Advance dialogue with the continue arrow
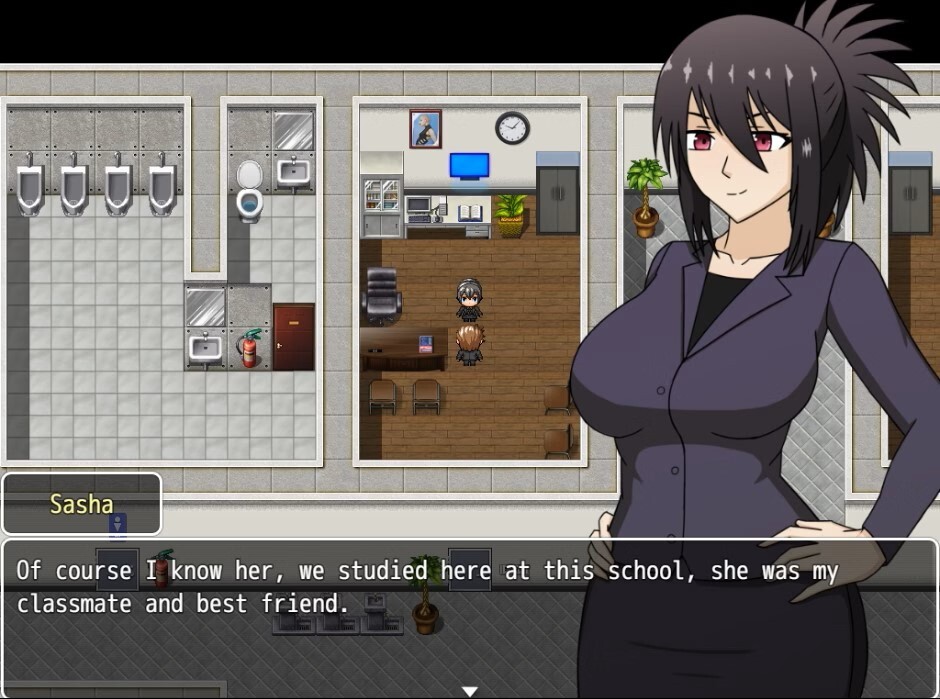Viewport: 940px width, 699px height. click(469, 690)
